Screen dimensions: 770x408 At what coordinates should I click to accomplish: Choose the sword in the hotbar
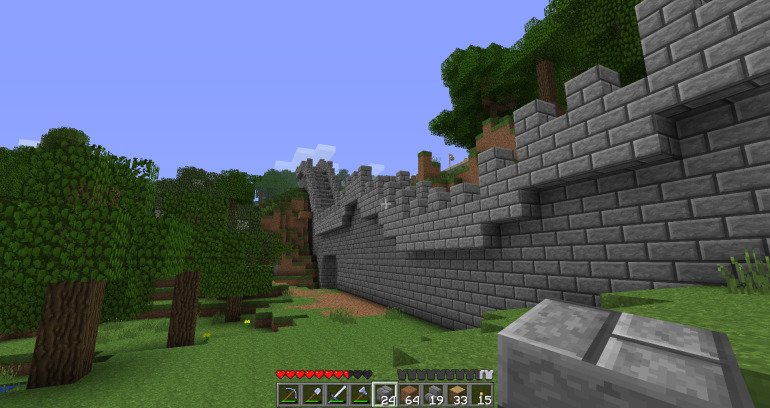[336, 394]
